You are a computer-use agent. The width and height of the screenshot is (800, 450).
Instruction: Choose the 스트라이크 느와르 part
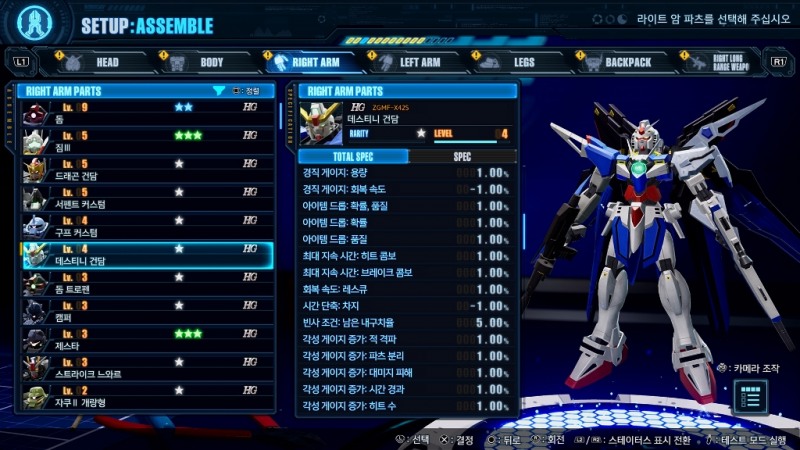146,367
